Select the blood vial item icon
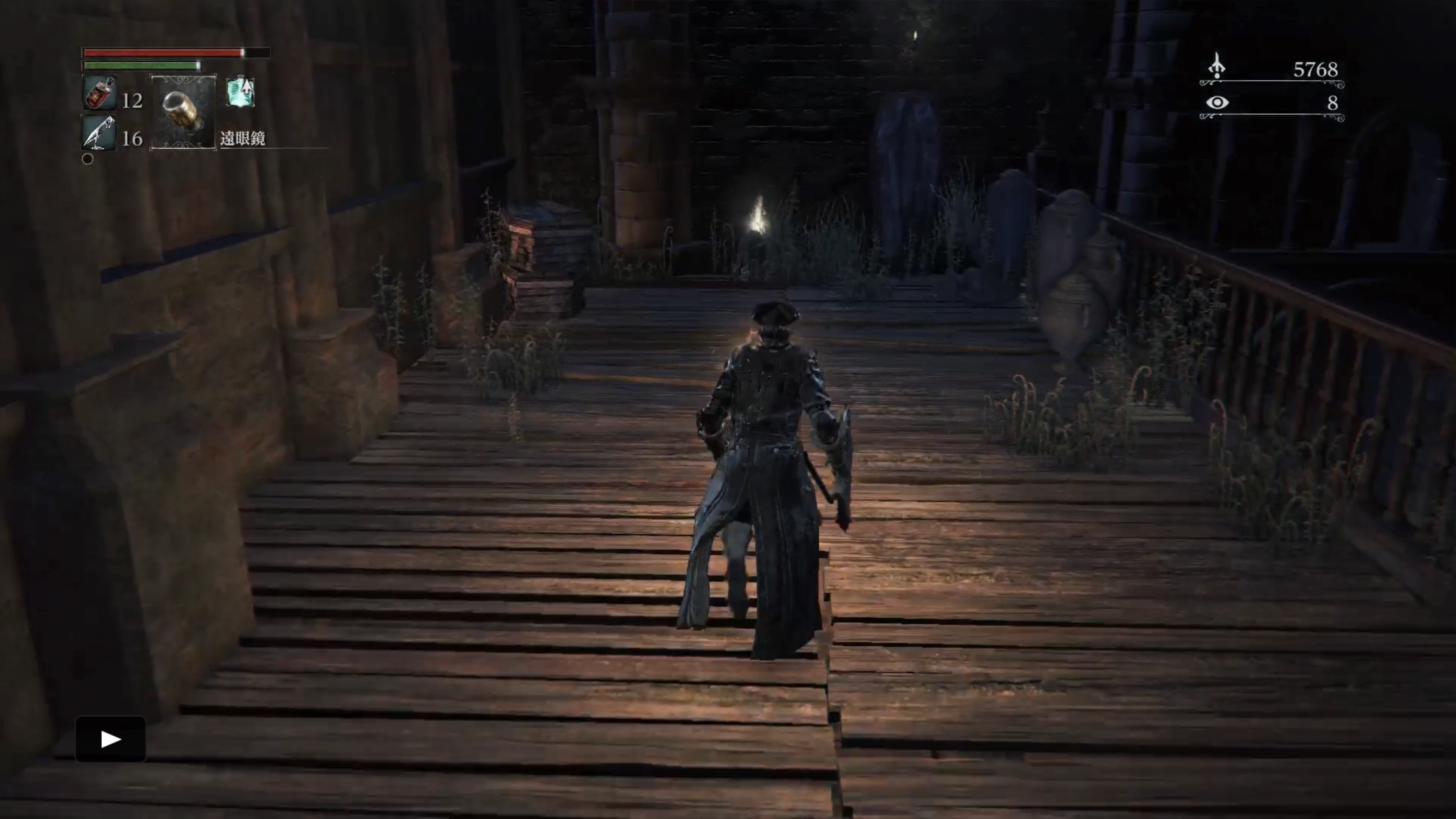 [x=100, y=93]
